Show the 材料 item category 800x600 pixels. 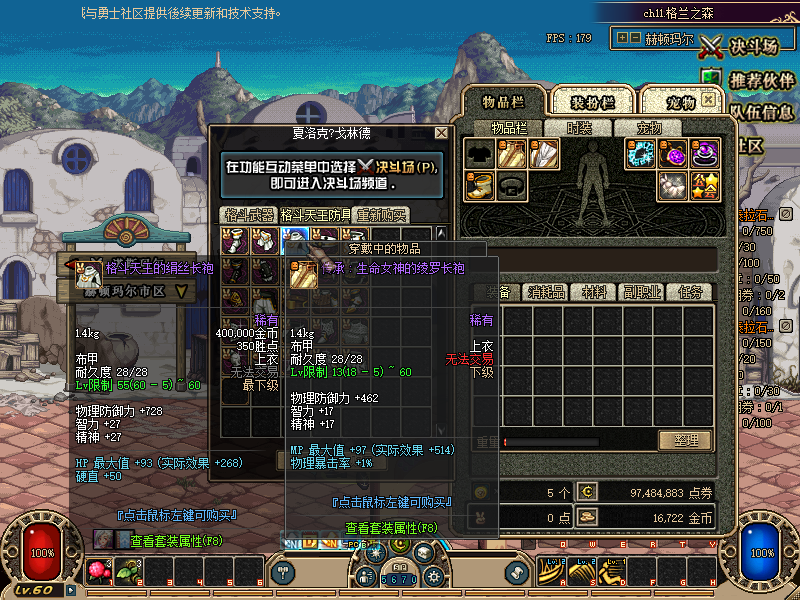594,292
